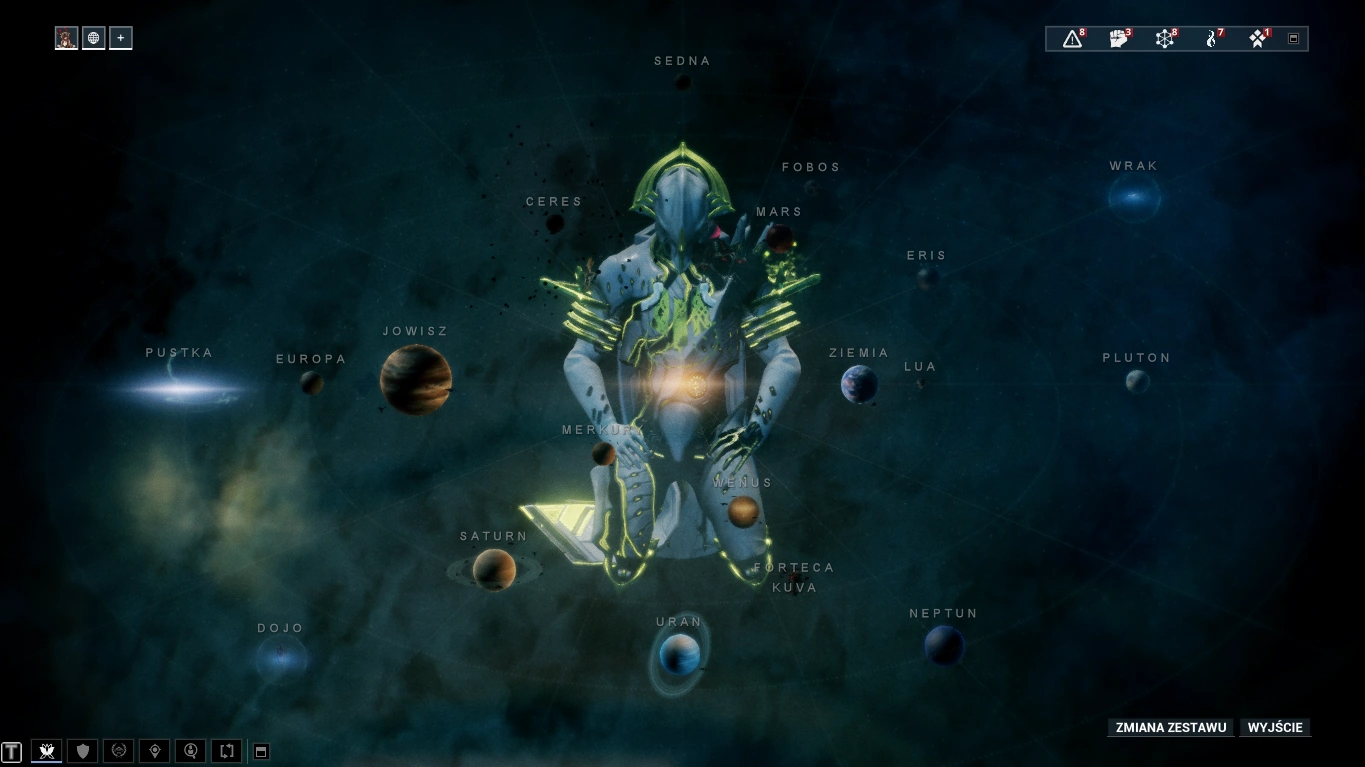Open the laurel wreath syndicate icon
Screen dimensions: 1365x767
point(118,750)
